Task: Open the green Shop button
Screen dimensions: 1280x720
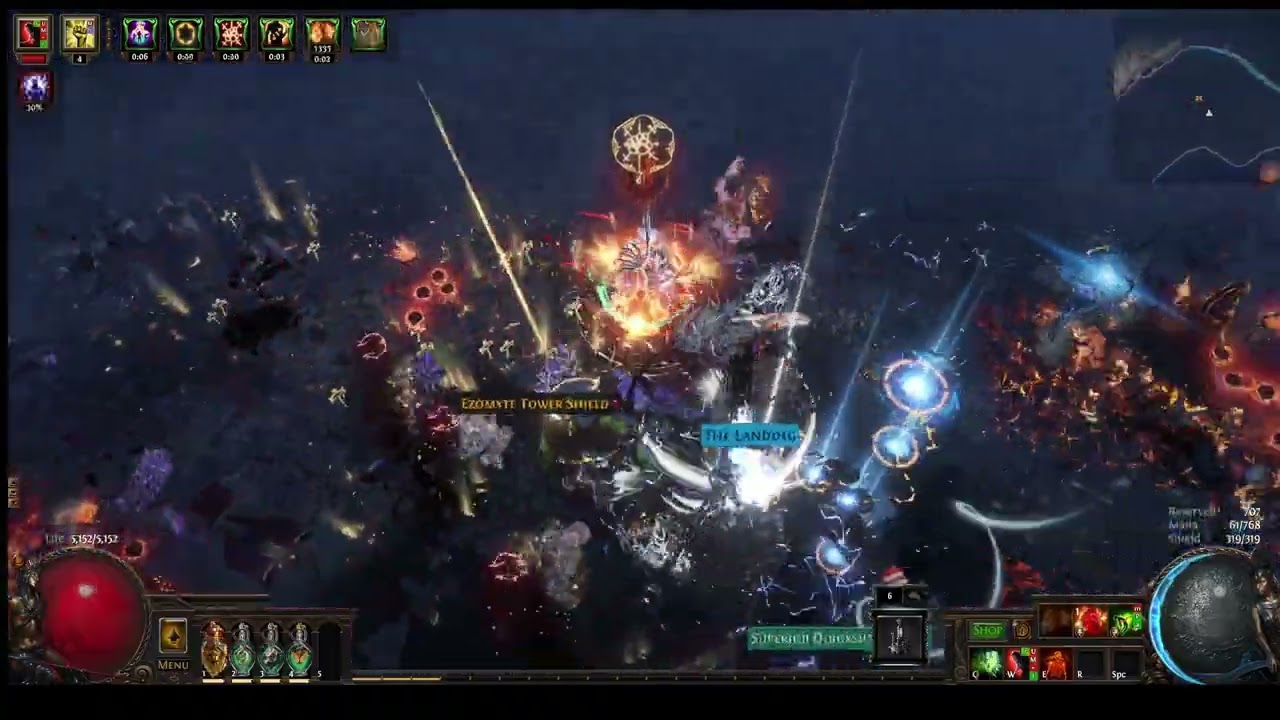Action: tap(987, 630)
